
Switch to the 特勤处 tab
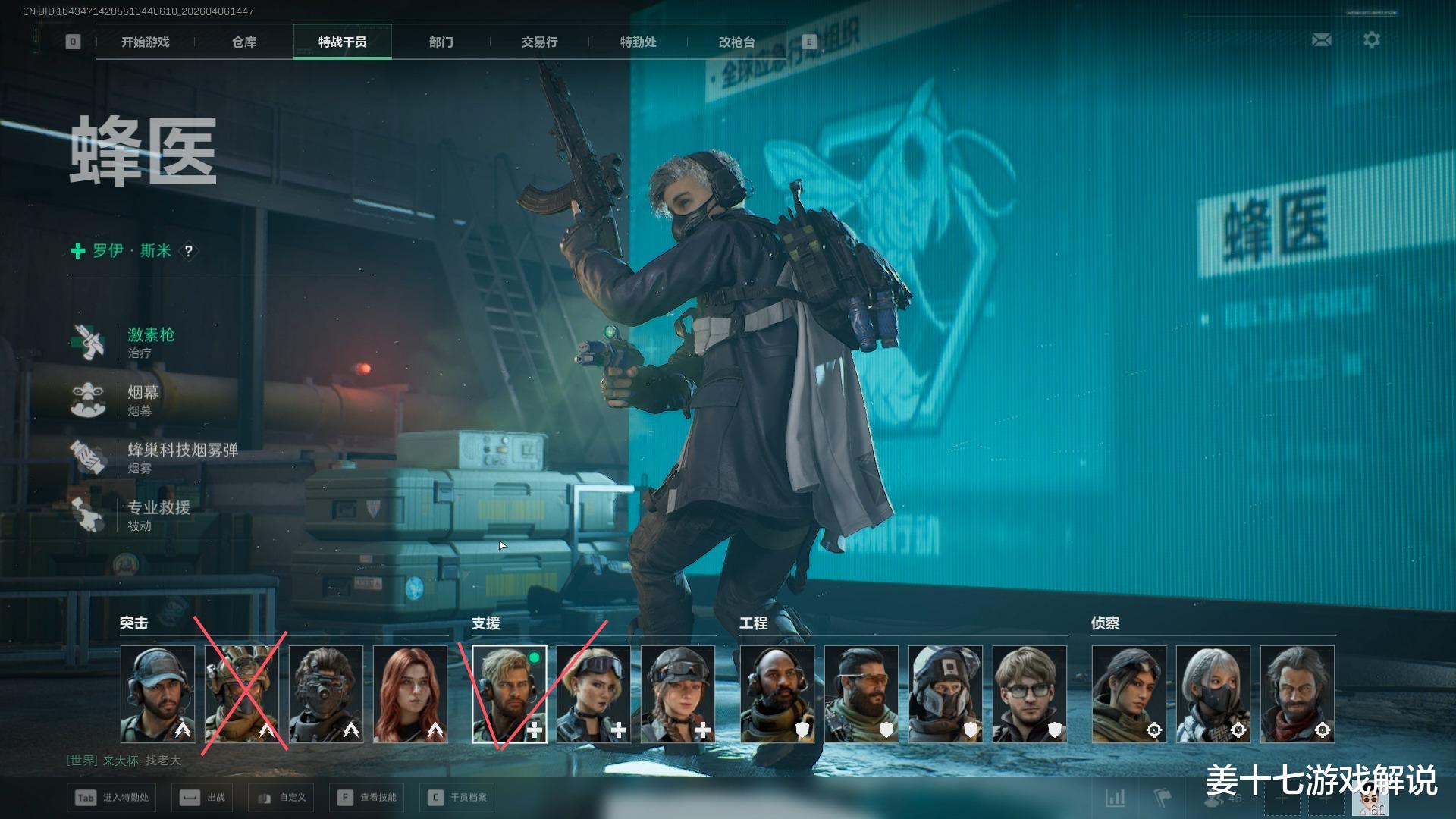(x=639, y=42)
